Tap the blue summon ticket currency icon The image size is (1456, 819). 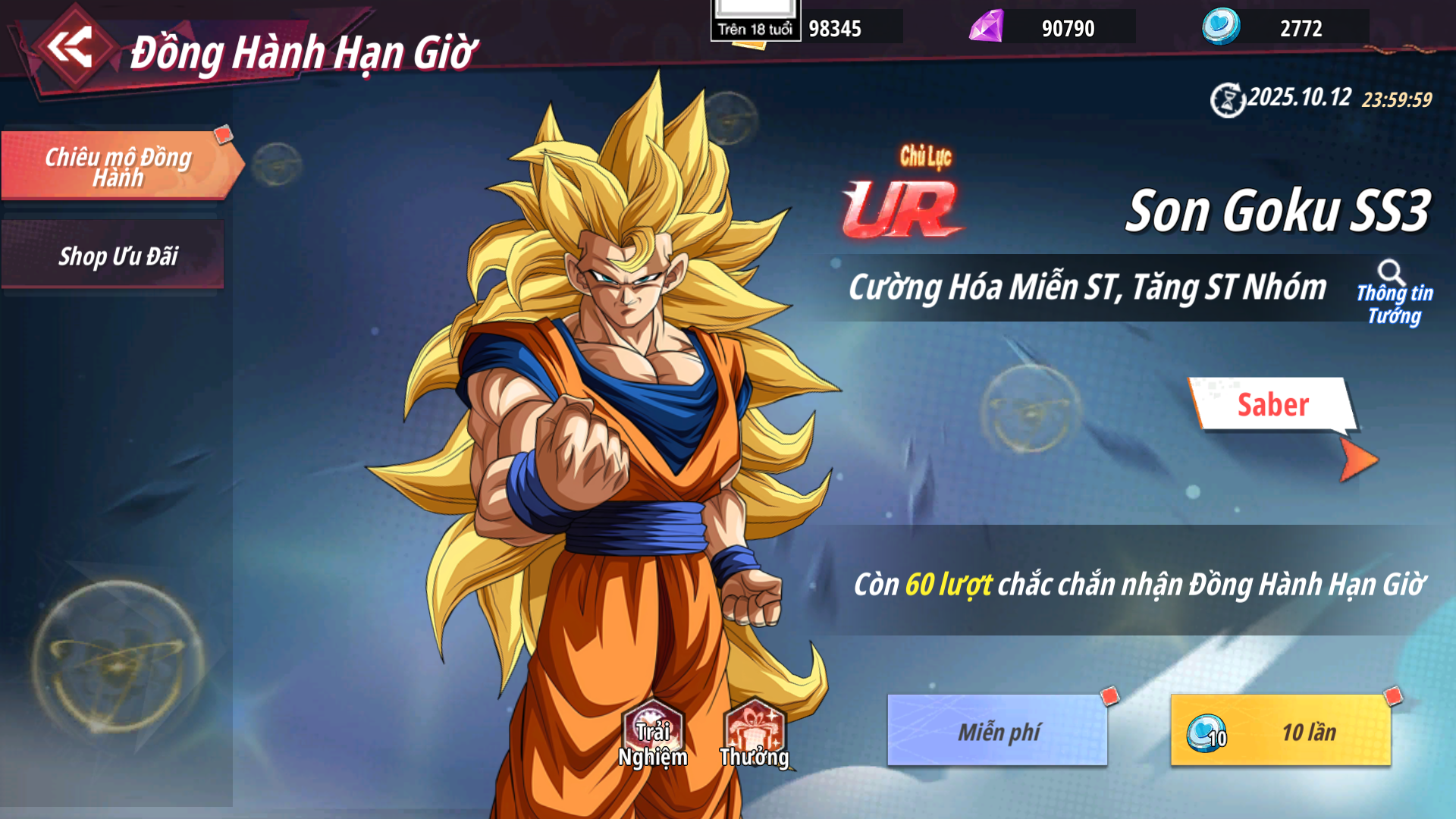click(1221, 27)
